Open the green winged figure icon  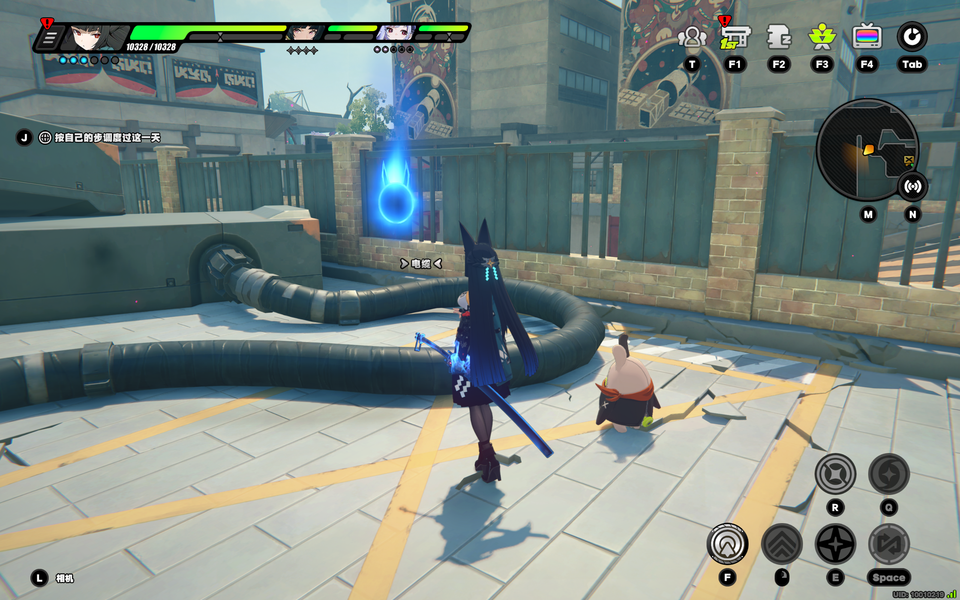[822, 38]
